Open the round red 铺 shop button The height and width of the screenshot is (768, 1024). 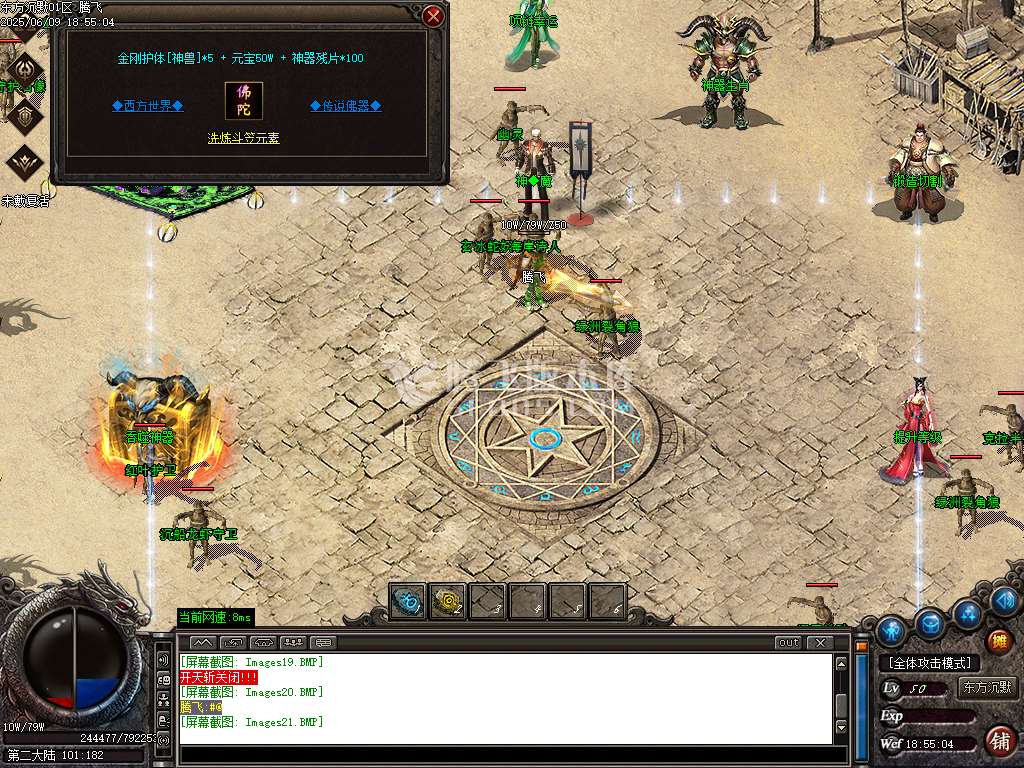[998, 741]
